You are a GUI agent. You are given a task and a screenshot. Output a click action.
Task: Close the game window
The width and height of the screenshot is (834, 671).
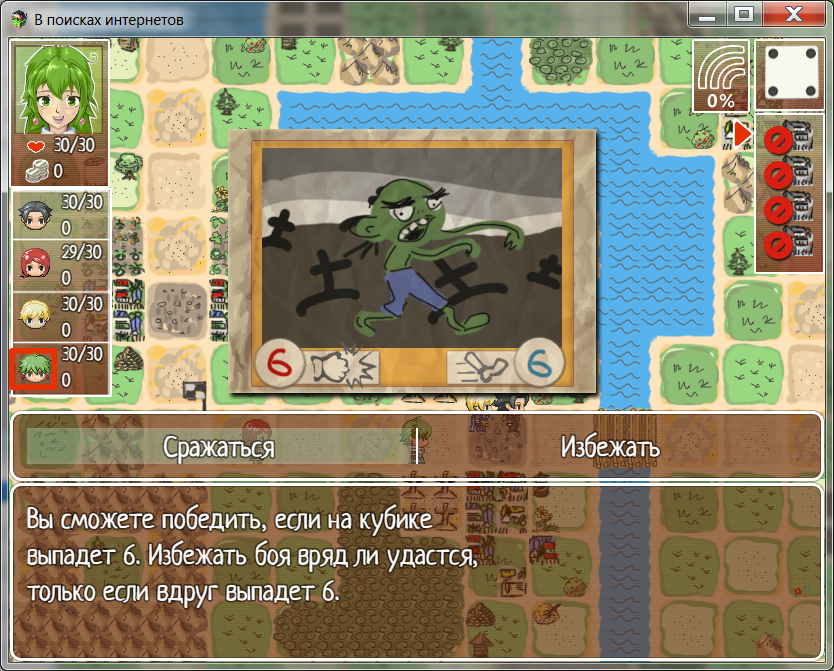pyautogui.click(x=793, y=15)
